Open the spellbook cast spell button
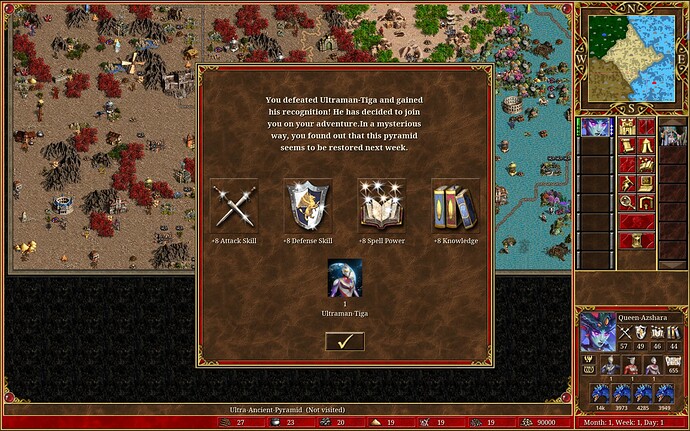 click(x=628, y=184)
